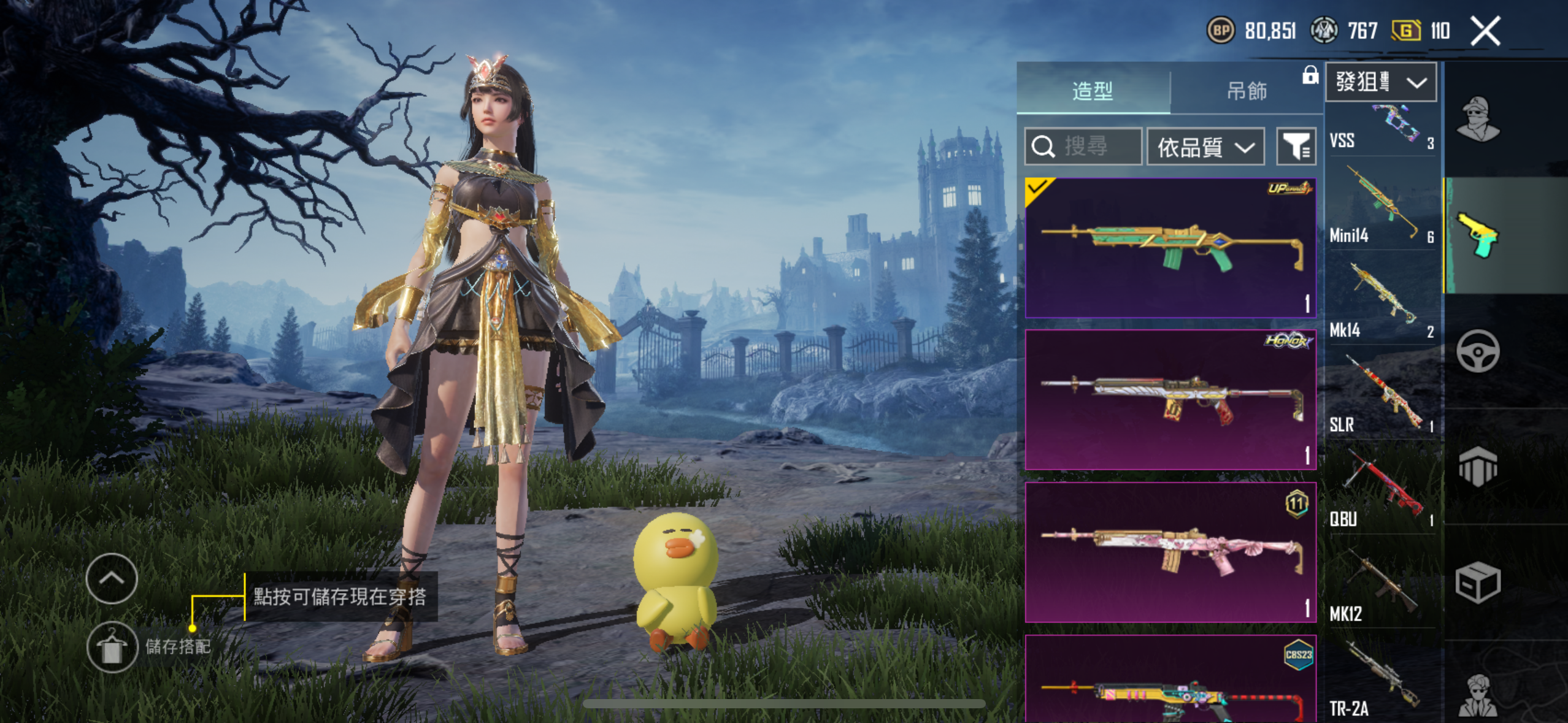The width and height of the screenshot is (1568, 723).
Task: Choose the pink ribbon weapon skin
Action: [1170, 552]
